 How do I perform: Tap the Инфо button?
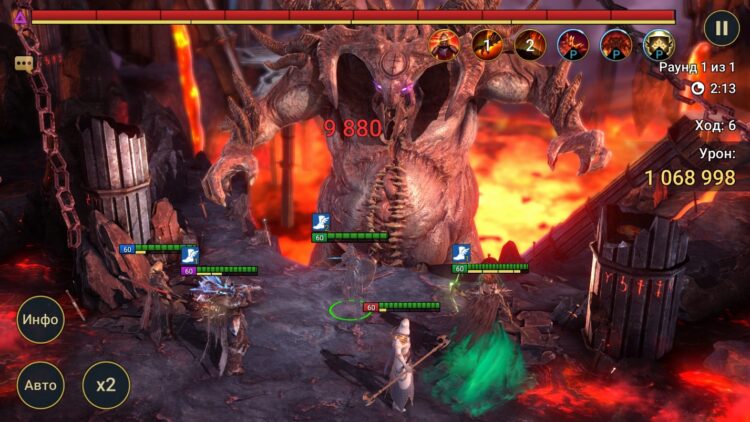click(x=40, y=320)
